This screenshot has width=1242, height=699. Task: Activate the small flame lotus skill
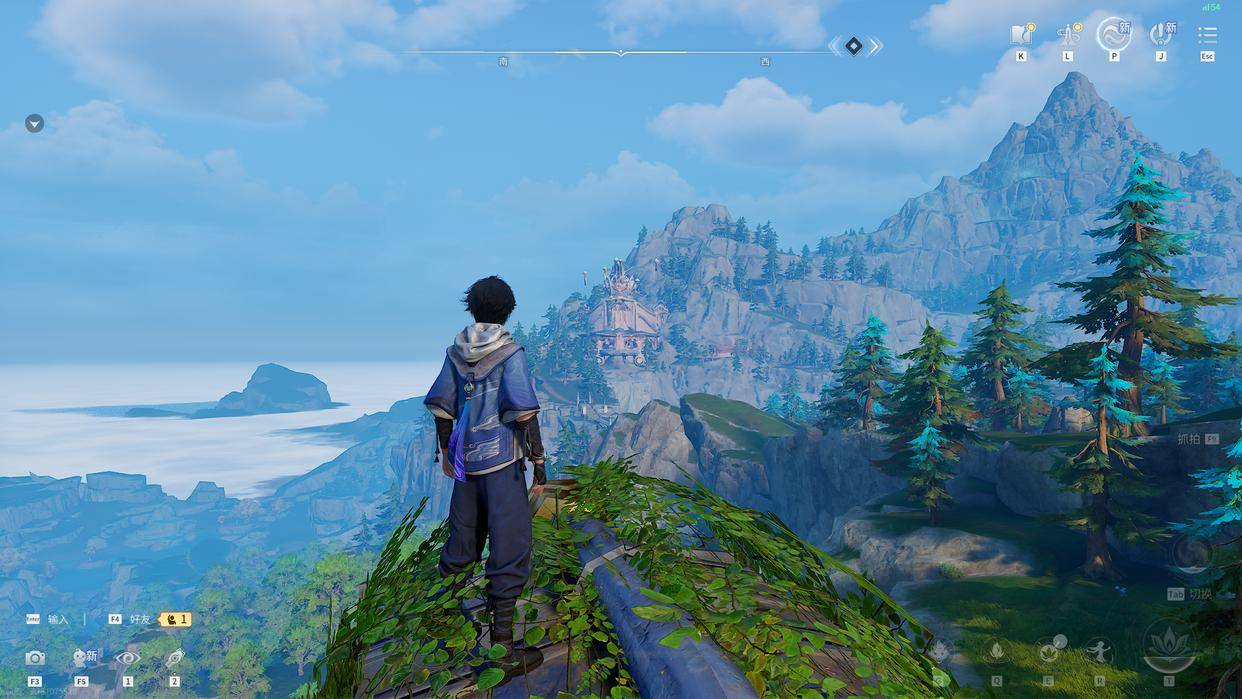(x=997, y=652)
